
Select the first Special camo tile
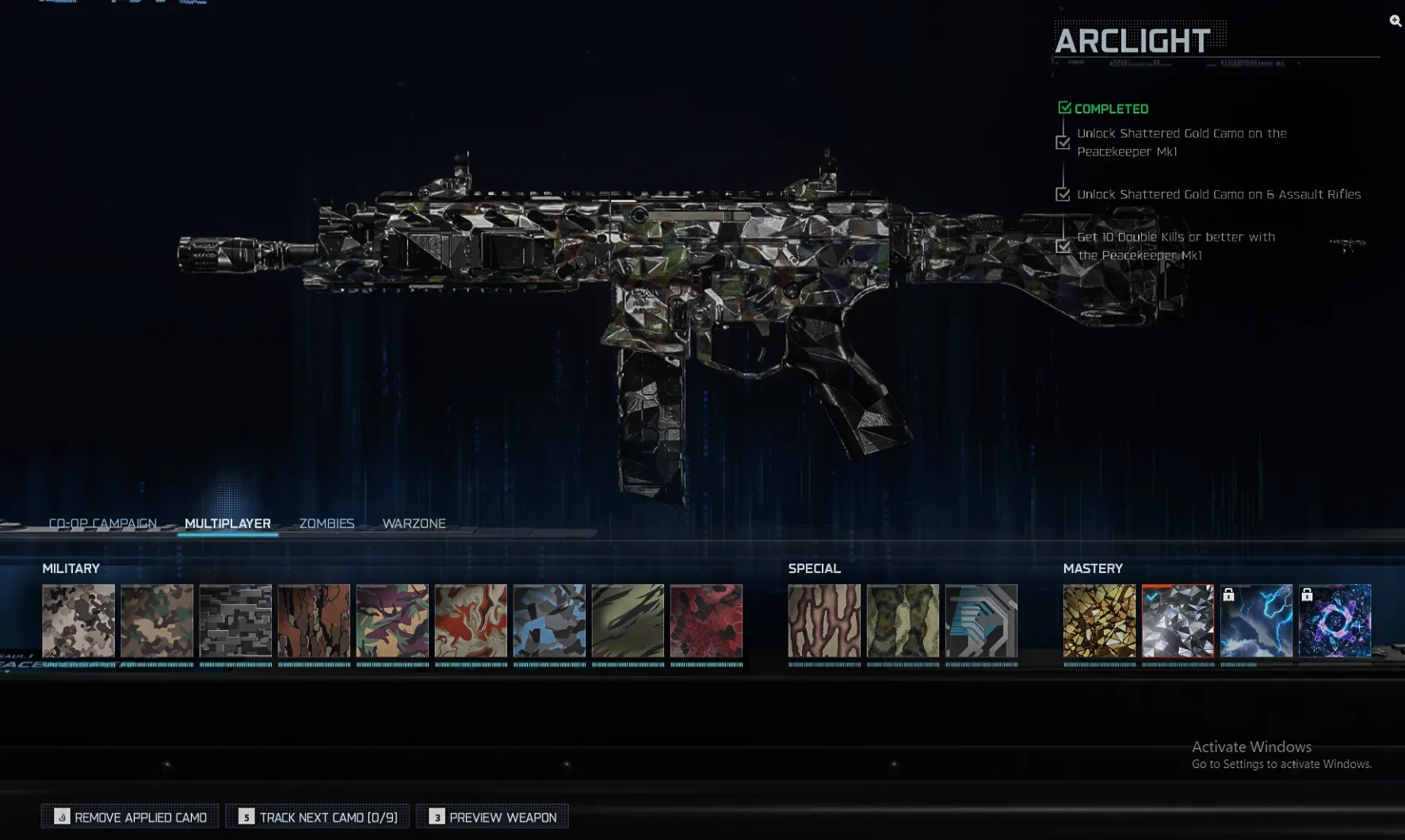point(823,622)
